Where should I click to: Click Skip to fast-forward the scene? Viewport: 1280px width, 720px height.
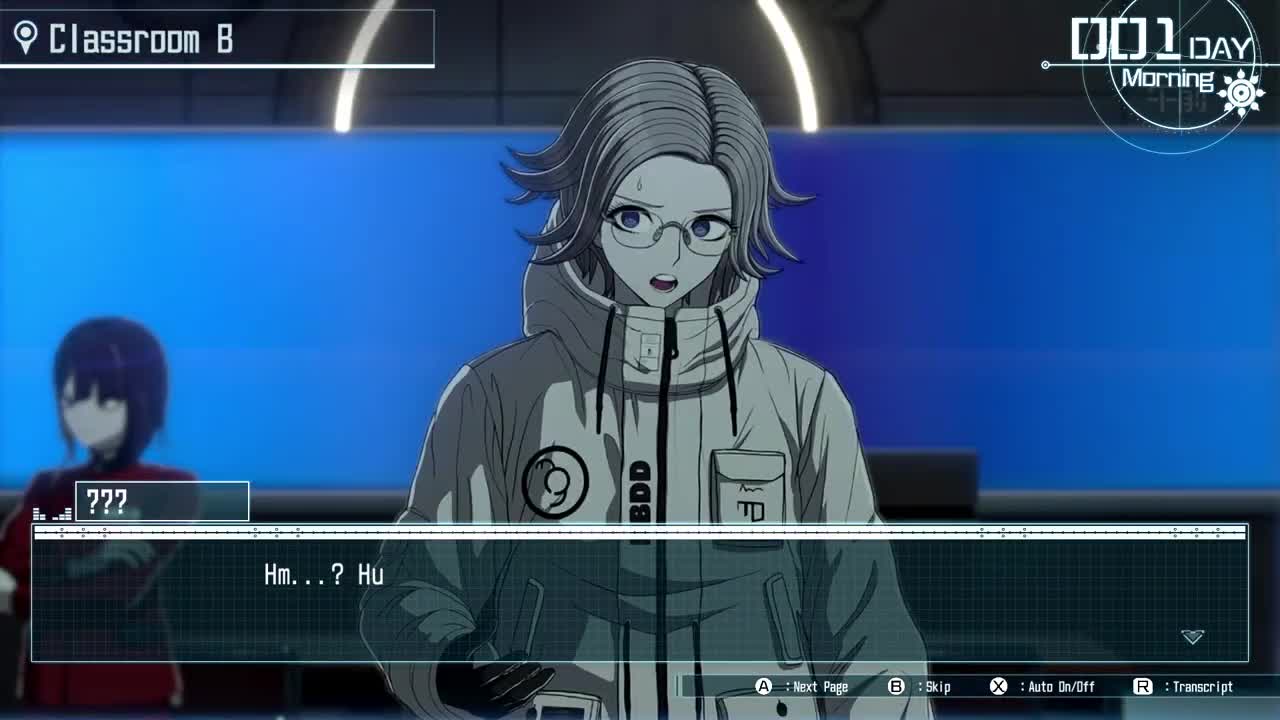tap(938, 687)
